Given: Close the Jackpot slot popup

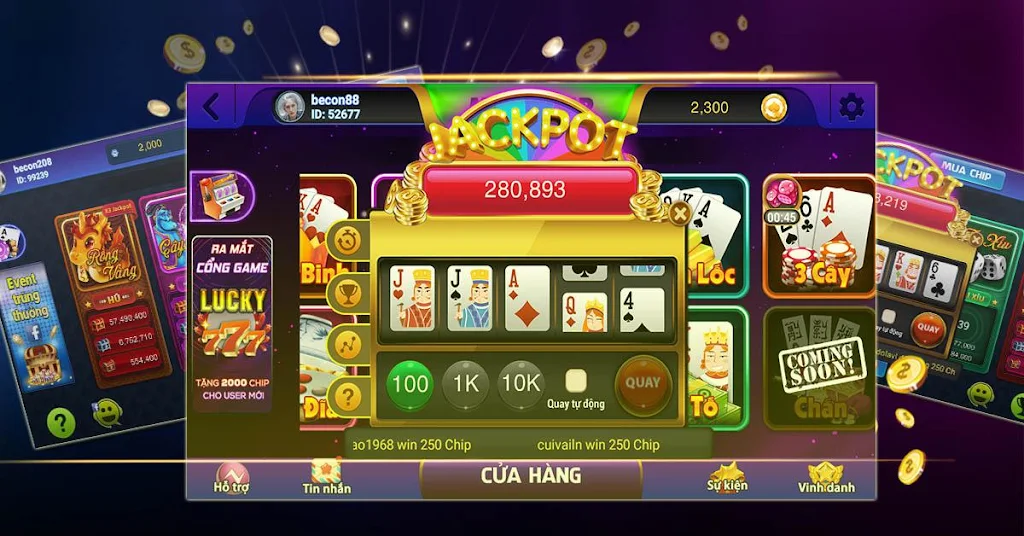Looking at the screenshot, I should tap(680, 212).
